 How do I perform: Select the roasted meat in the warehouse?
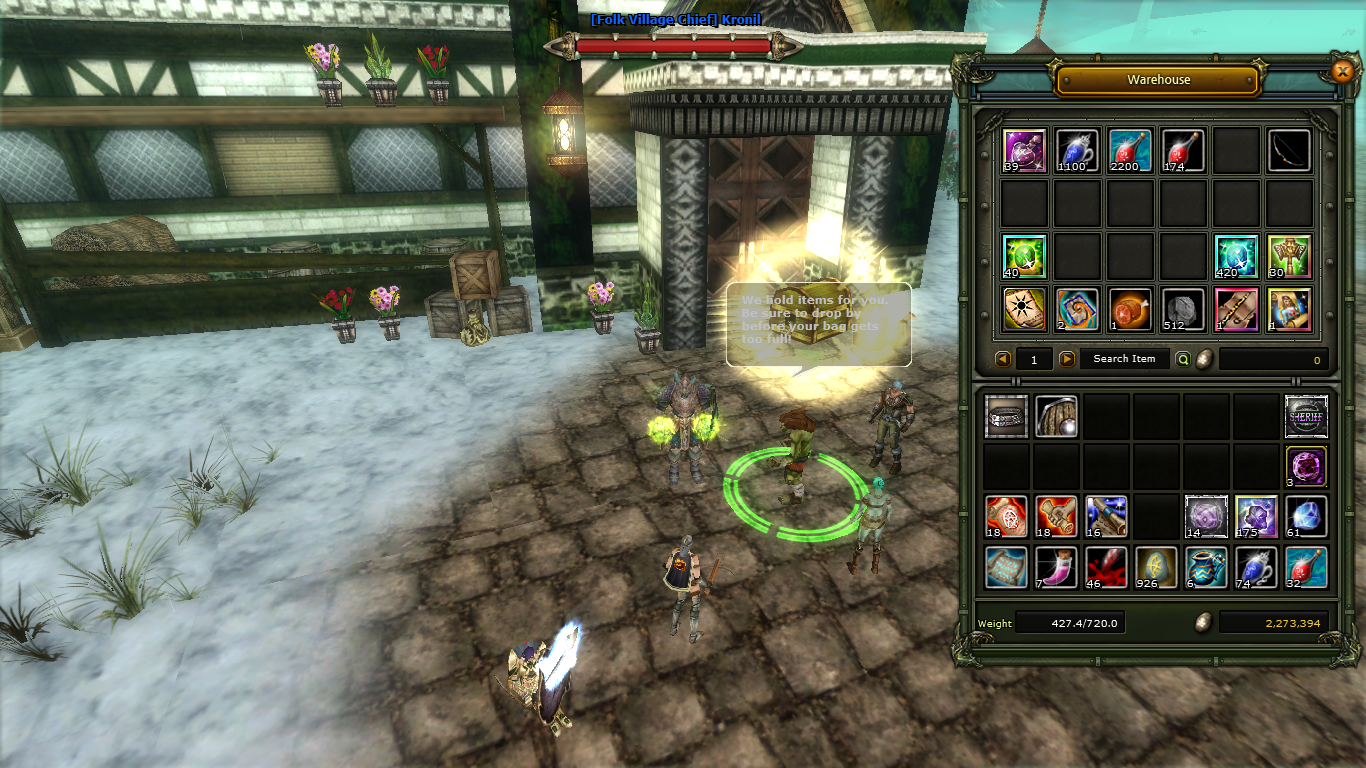click(1130, 310)
